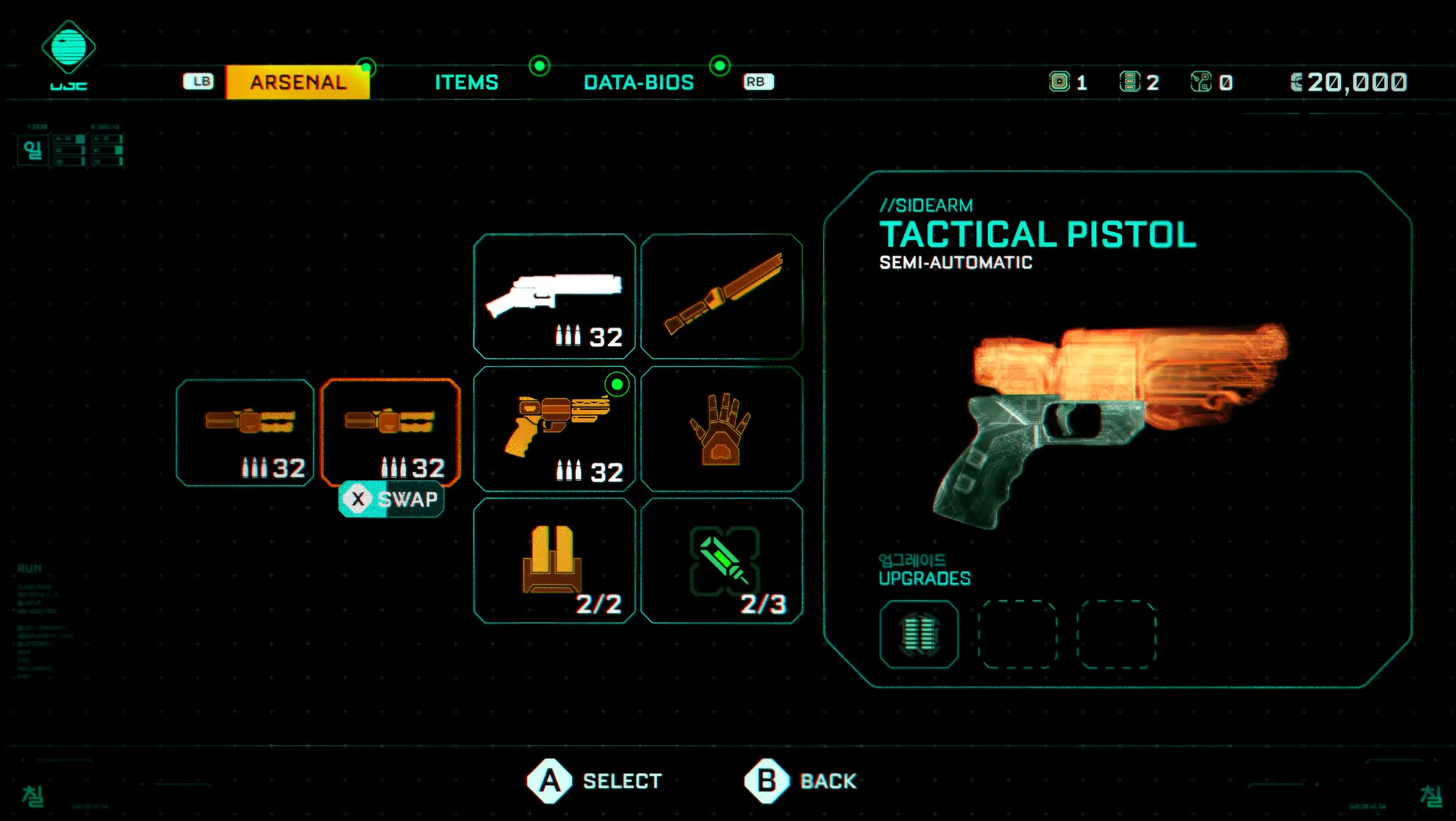
Task: Switch to the Data-Bios tab
Action: (638, 82)
